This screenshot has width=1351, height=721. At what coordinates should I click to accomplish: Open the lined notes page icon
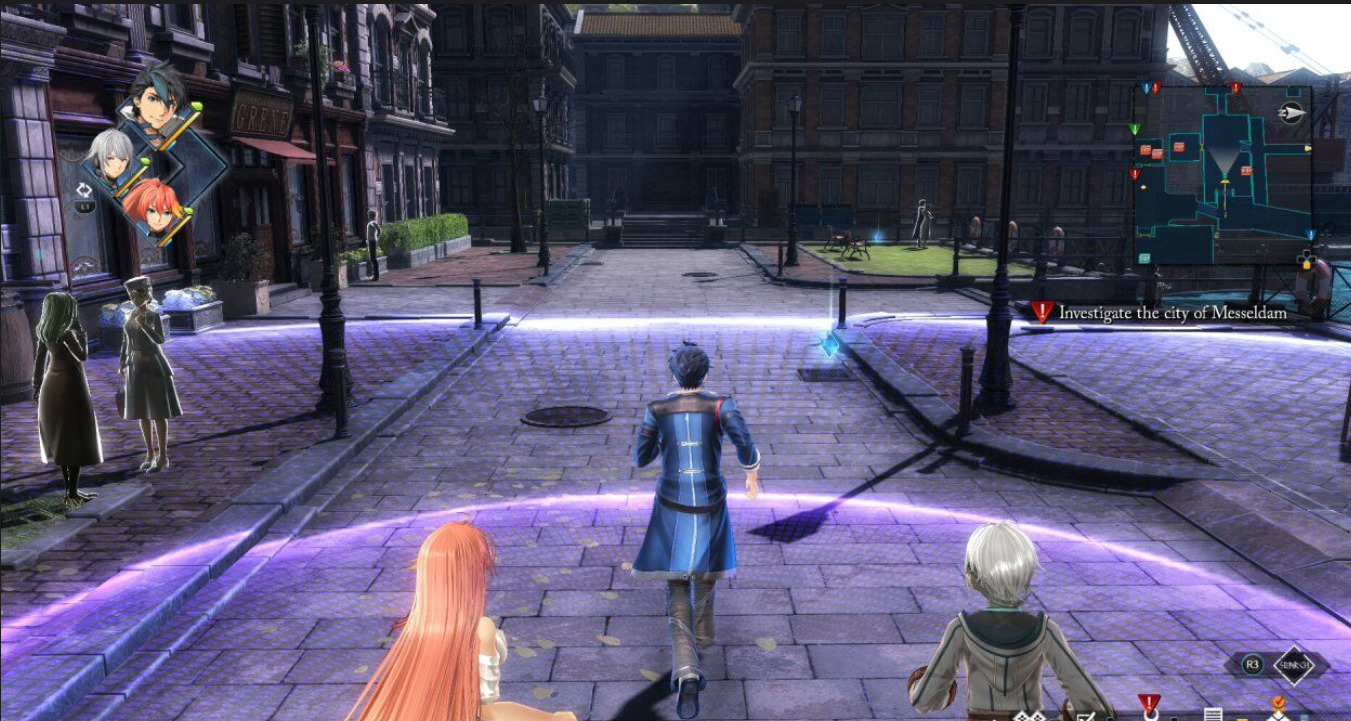(1212, 714)
